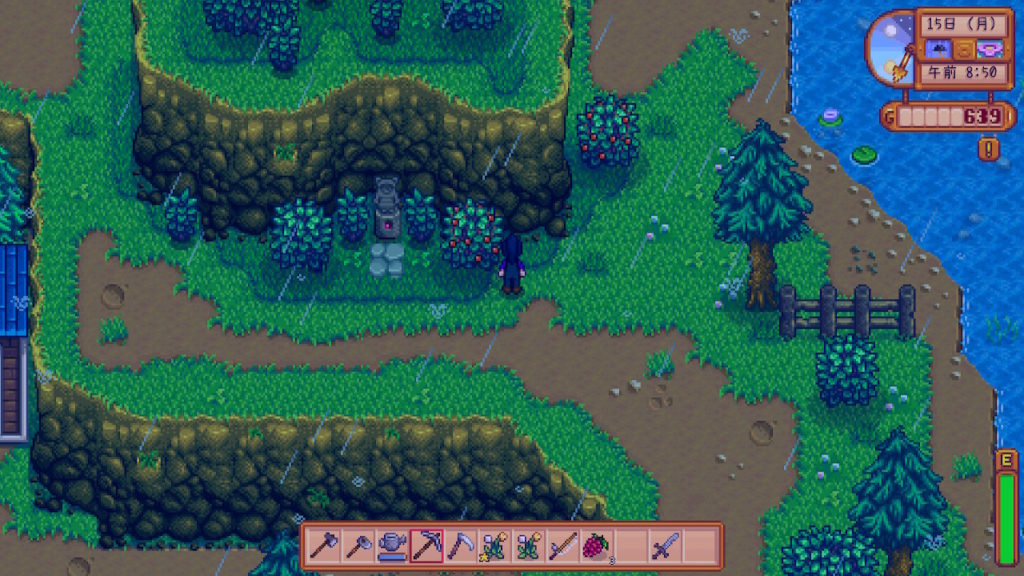The width and height of the screenshot is (1024, 576).
Task: Equip the fishing rod
Action: coord(563,546)
